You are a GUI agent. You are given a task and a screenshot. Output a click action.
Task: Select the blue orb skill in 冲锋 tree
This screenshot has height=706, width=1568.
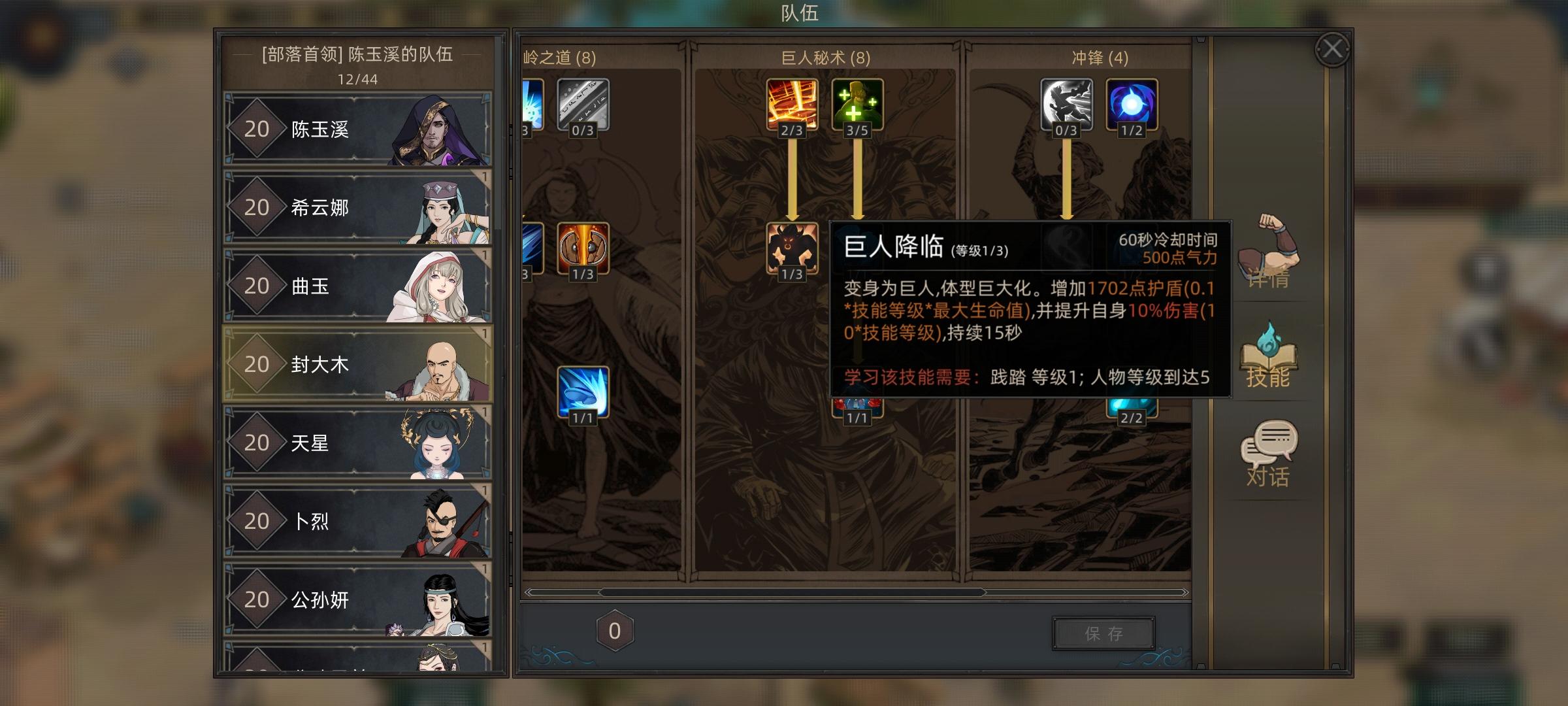click(1132, 105)
